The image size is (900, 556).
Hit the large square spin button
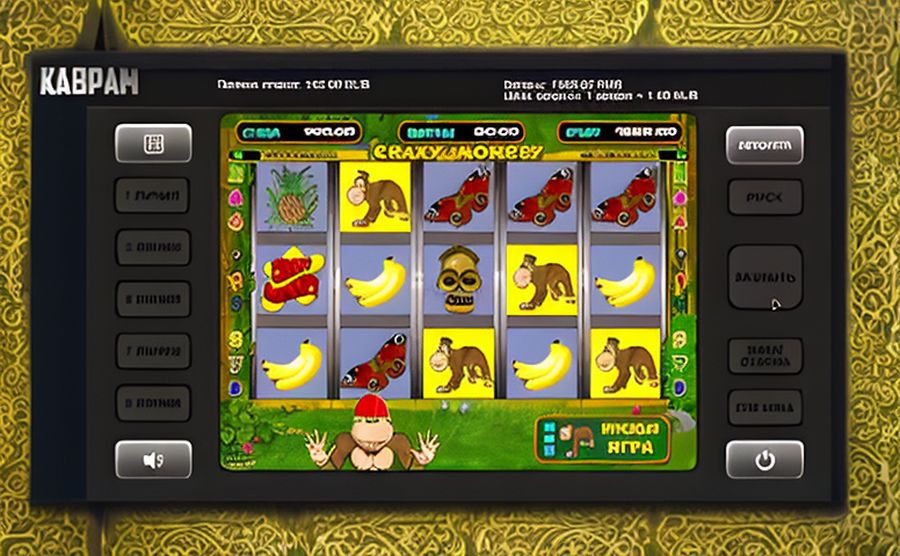tap(764, 277)
